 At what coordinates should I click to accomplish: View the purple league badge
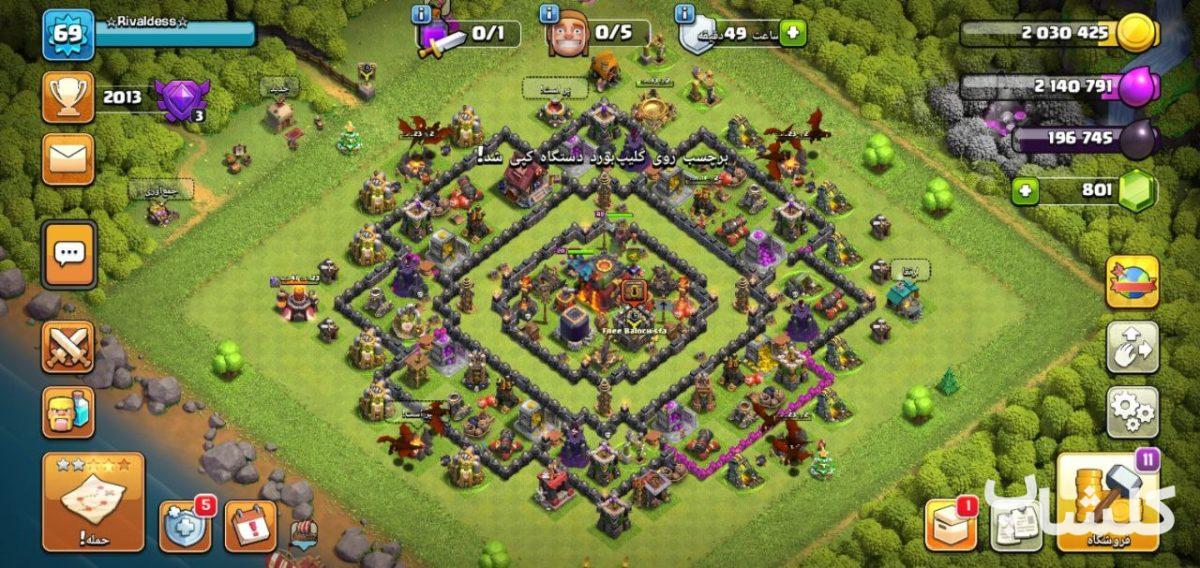point(180,100)
